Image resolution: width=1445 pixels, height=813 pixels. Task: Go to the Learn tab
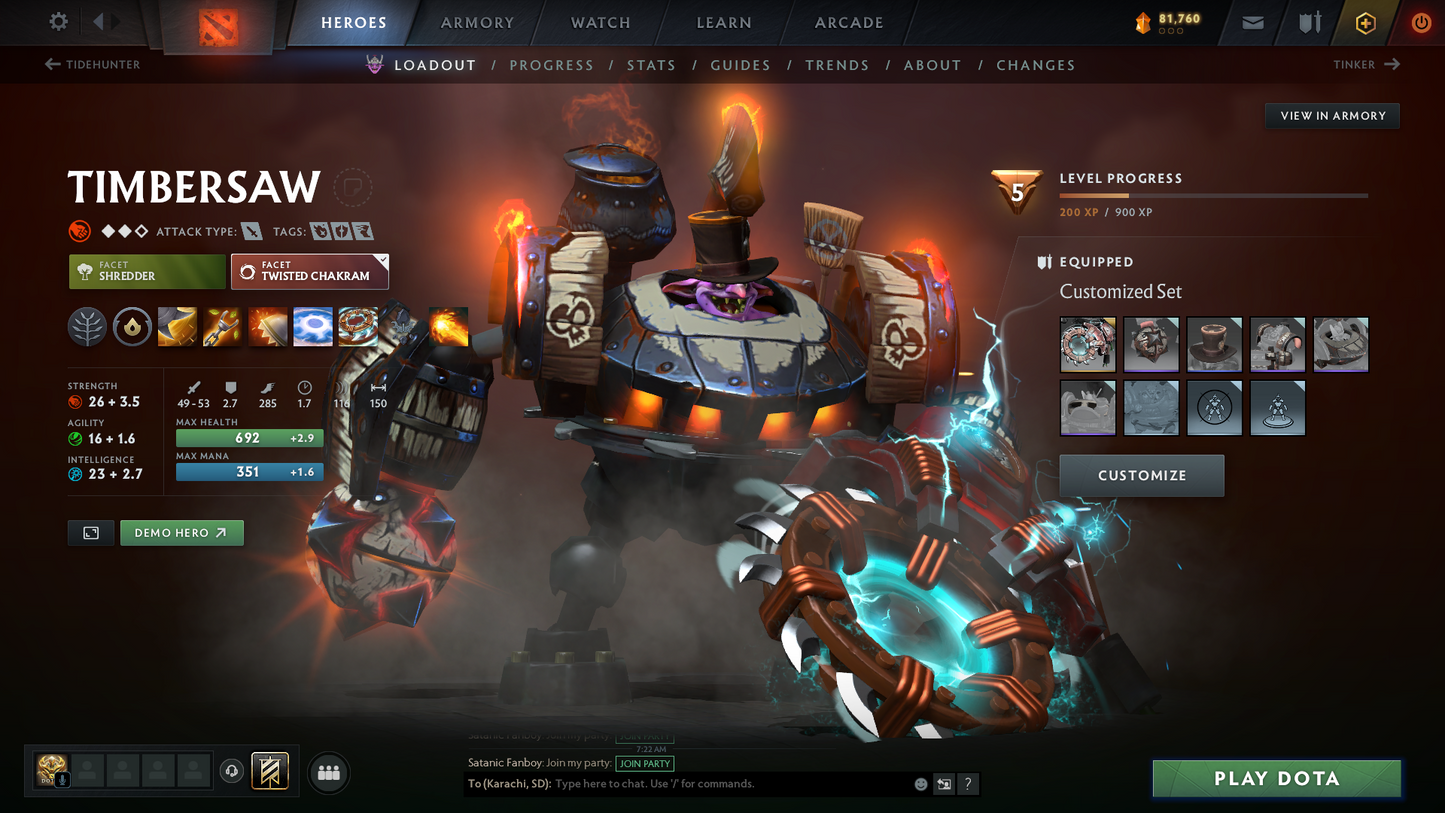point(724,23)
